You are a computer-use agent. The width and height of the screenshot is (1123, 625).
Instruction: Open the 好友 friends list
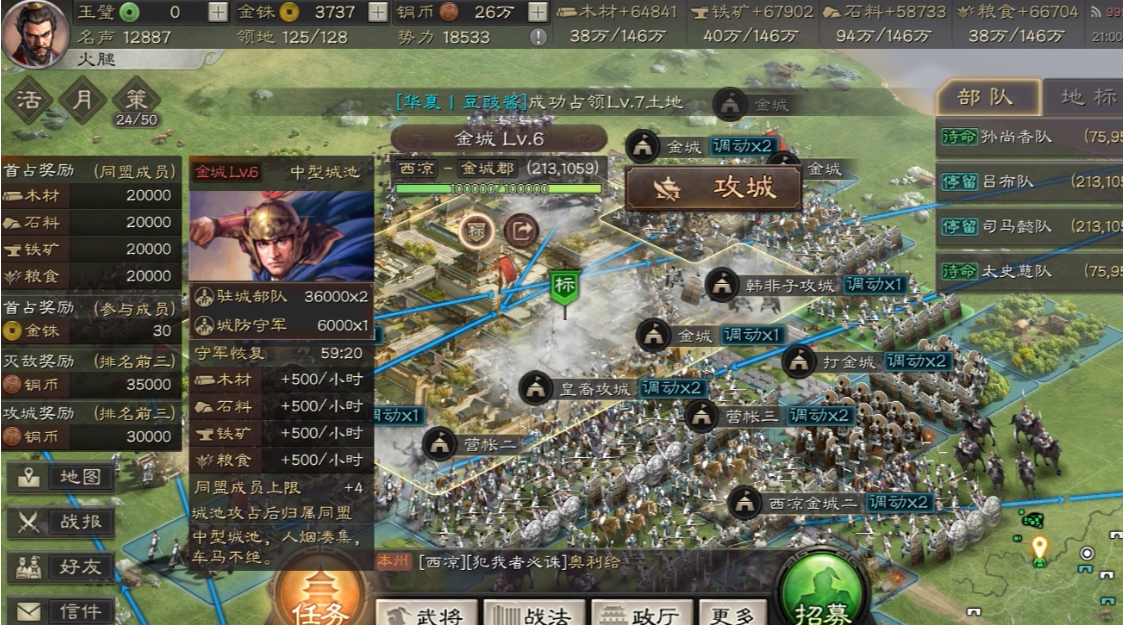point(62,567)
